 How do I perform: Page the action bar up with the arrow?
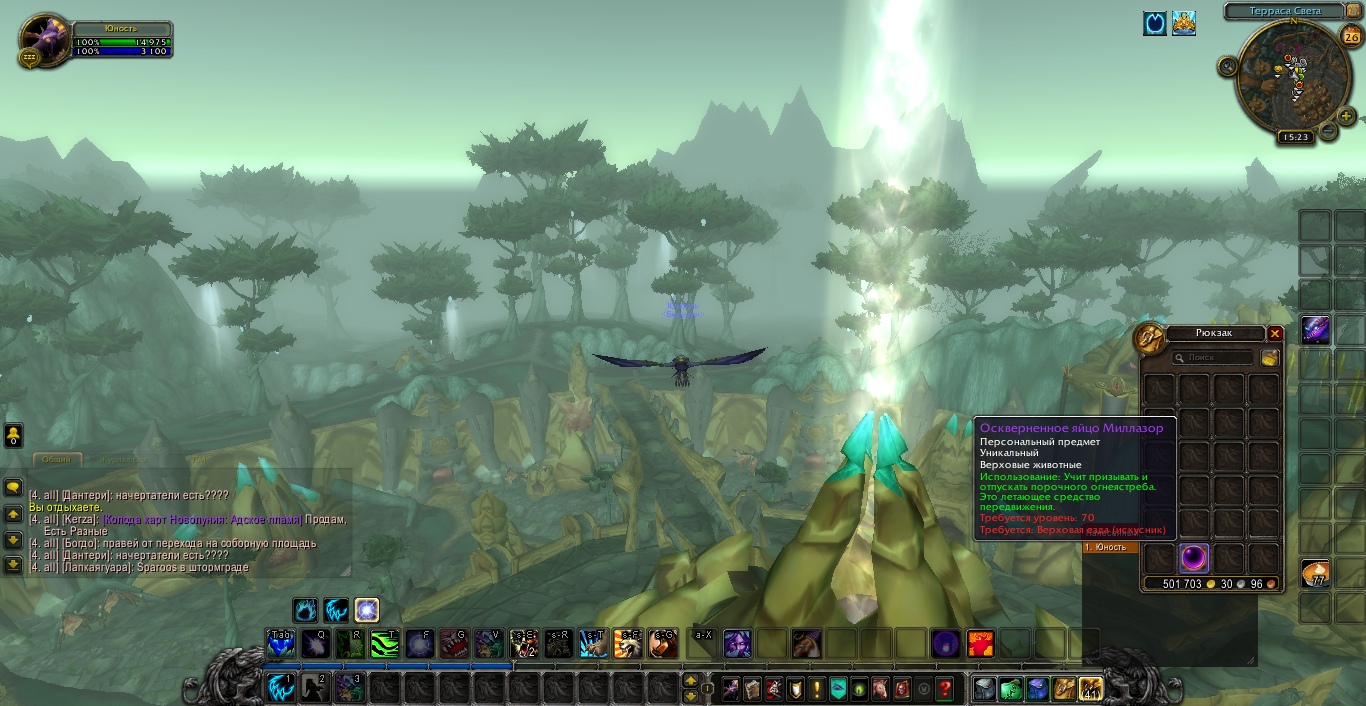(x=690, y=680)
